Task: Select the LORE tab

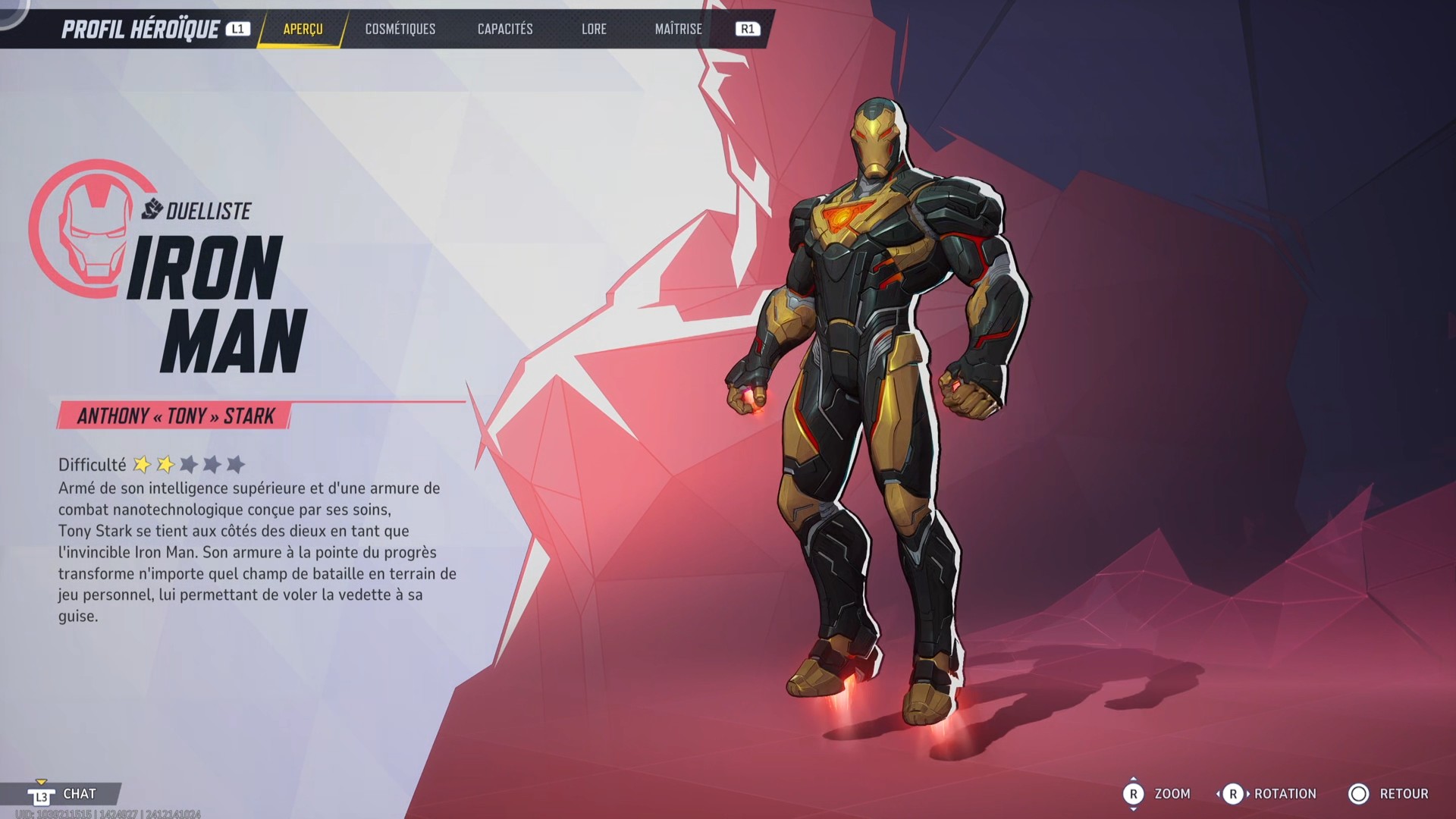Action: coord(594,30)
